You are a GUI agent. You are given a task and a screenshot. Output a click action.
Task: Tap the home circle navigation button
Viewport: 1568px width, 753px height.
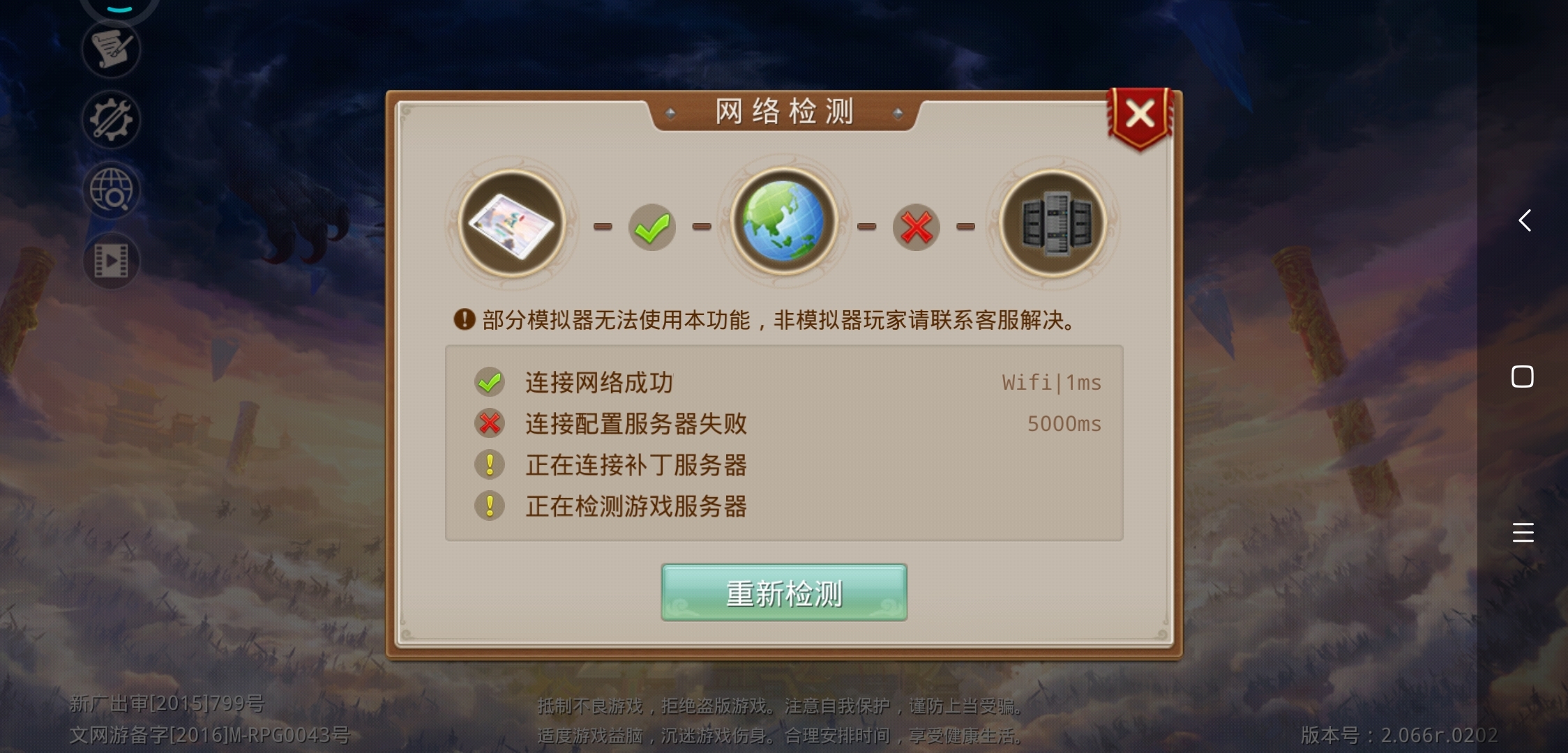pyautogui.click(x=1524, y=376)
